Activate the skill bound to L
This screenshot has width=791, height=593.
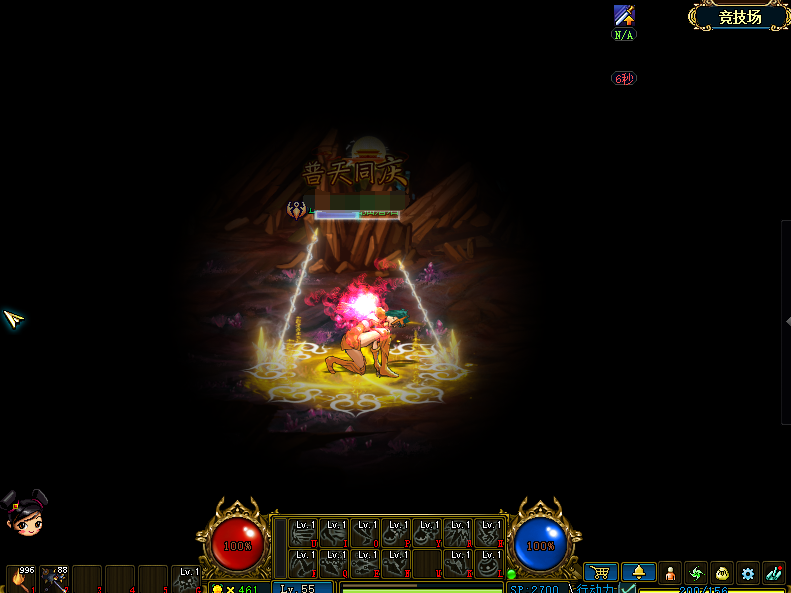pyautogui.click(x=490, y=563)
